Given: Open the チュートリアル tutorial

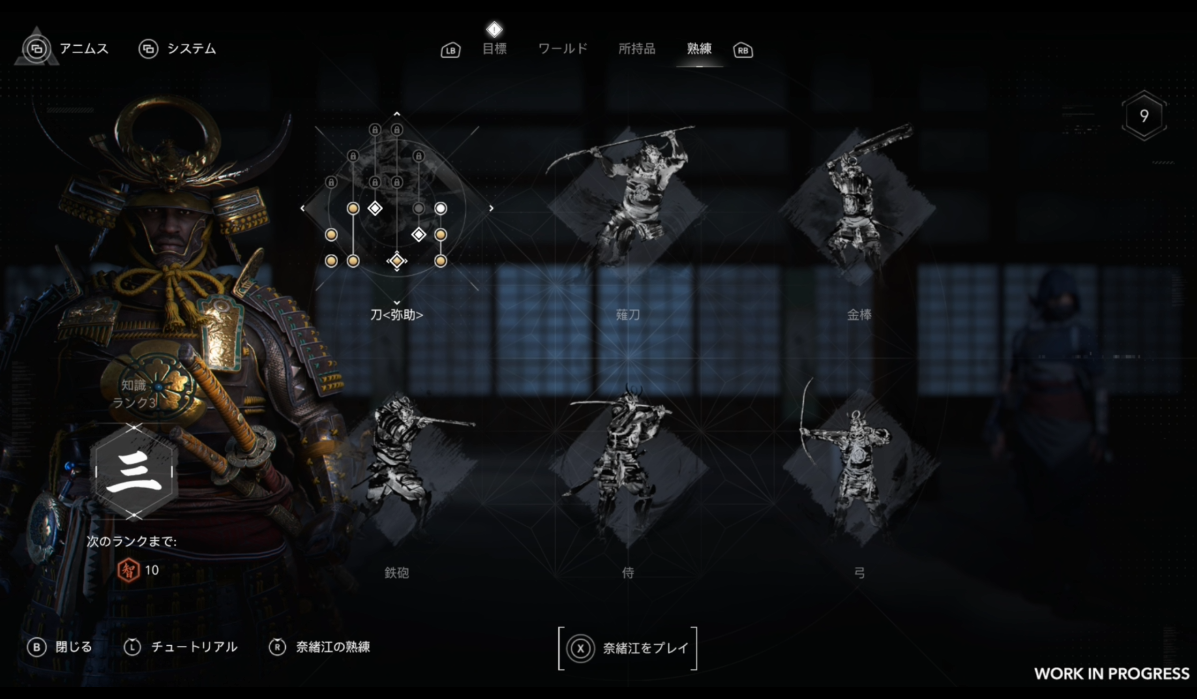Looking at the screenshot, I should [181, 647].
